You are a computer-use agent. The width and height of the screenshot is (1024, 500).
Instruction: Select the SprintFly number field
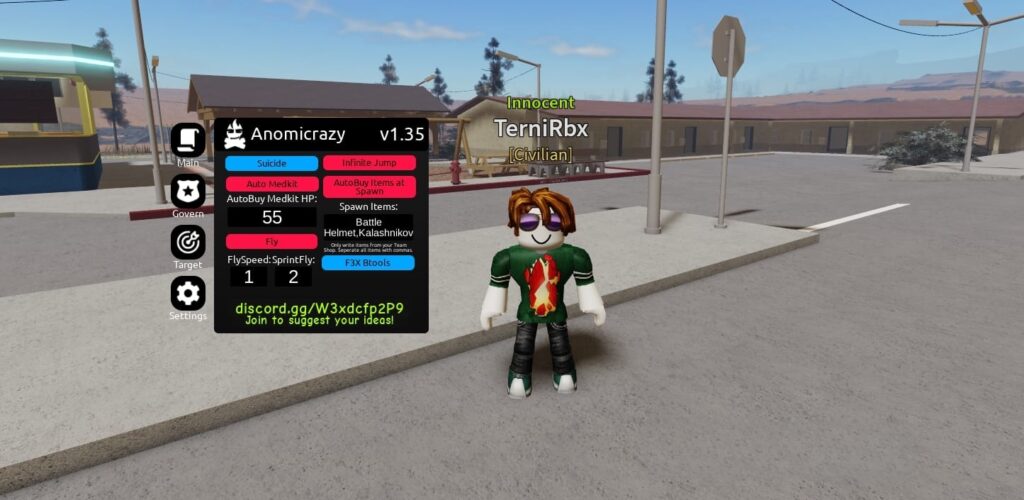pos(293,277)
